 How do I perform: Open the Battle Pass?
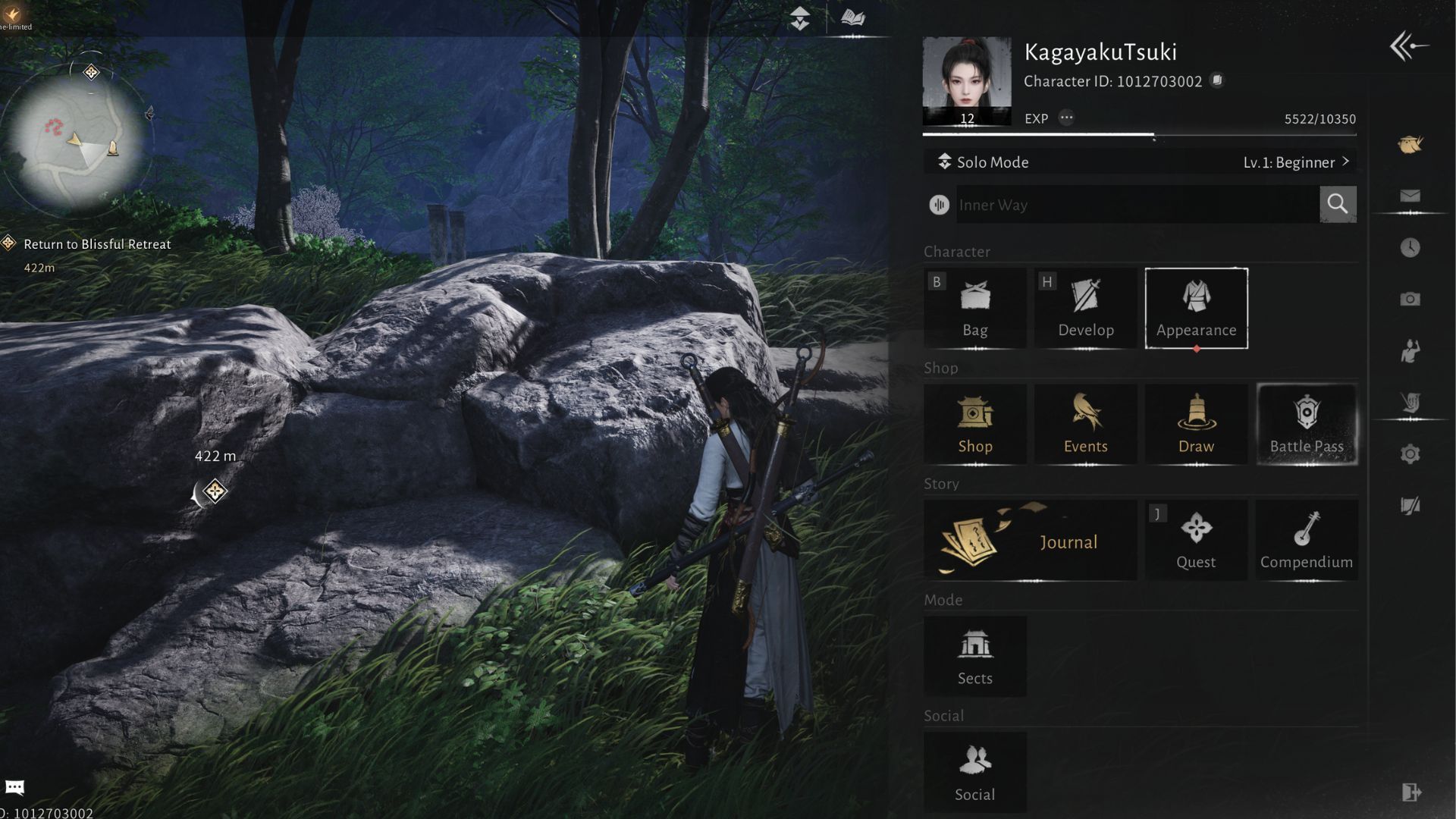[1307, 424]
